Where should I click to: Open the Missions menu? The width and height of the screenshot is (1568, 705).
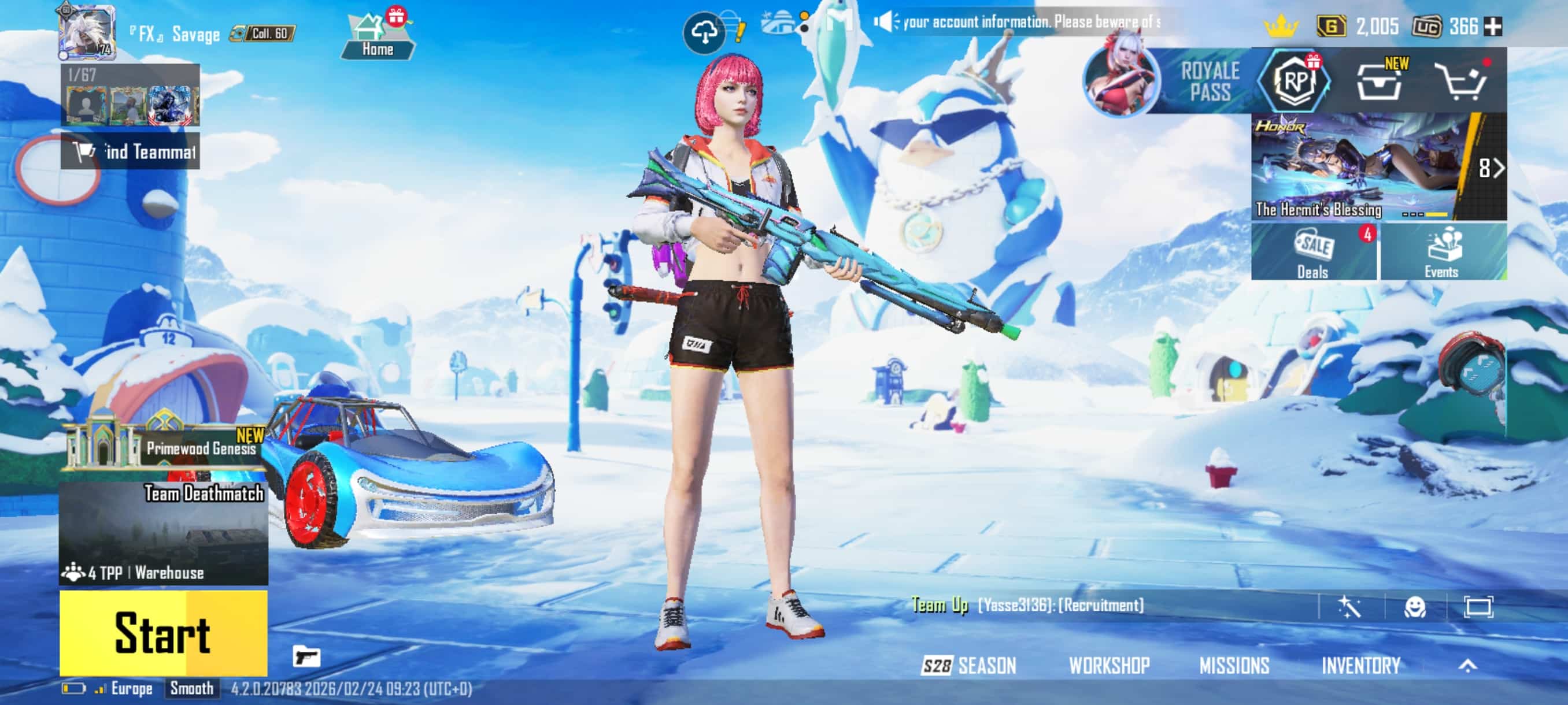[1234, 666]
